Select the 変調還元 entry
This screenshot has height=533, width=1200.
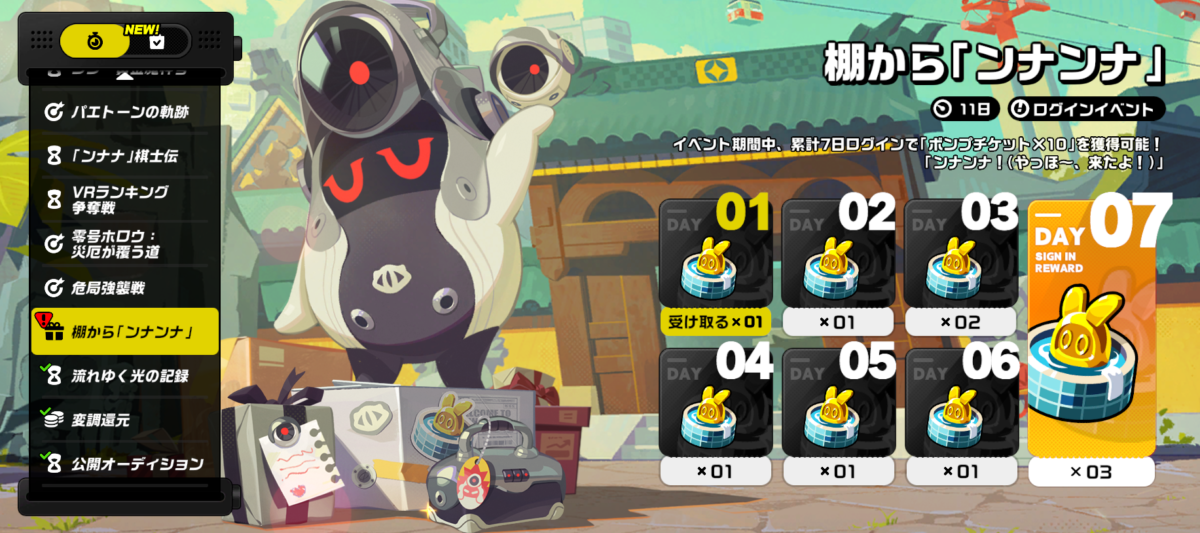pos(125,420)
